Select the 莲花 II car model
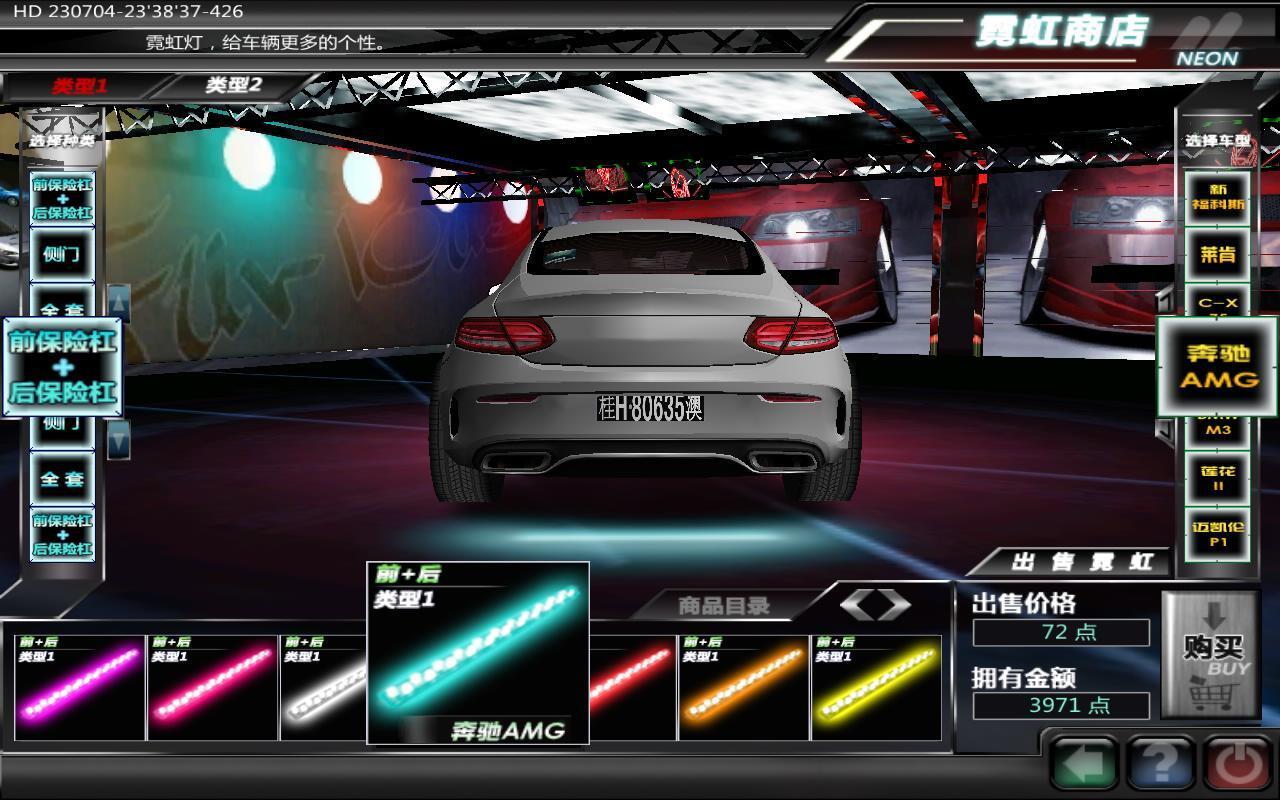Viewport: 1280px width, 800px height. pyautogui.click(x=1217, y=478)
